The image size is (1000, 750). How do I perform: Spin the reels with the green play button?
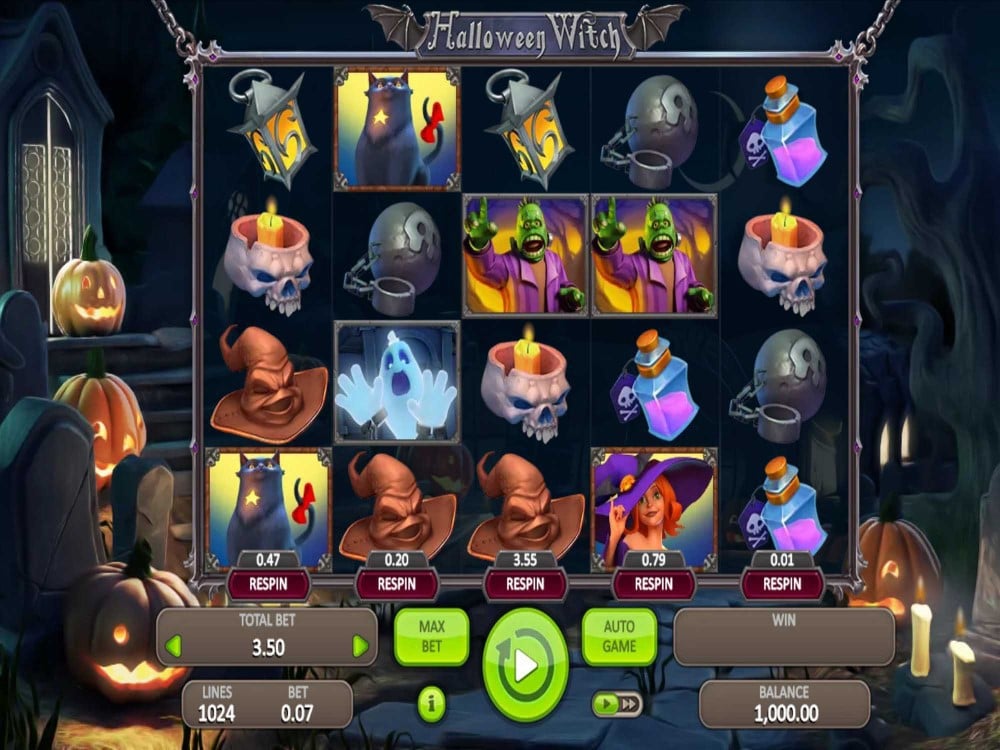tap(525, 664)
